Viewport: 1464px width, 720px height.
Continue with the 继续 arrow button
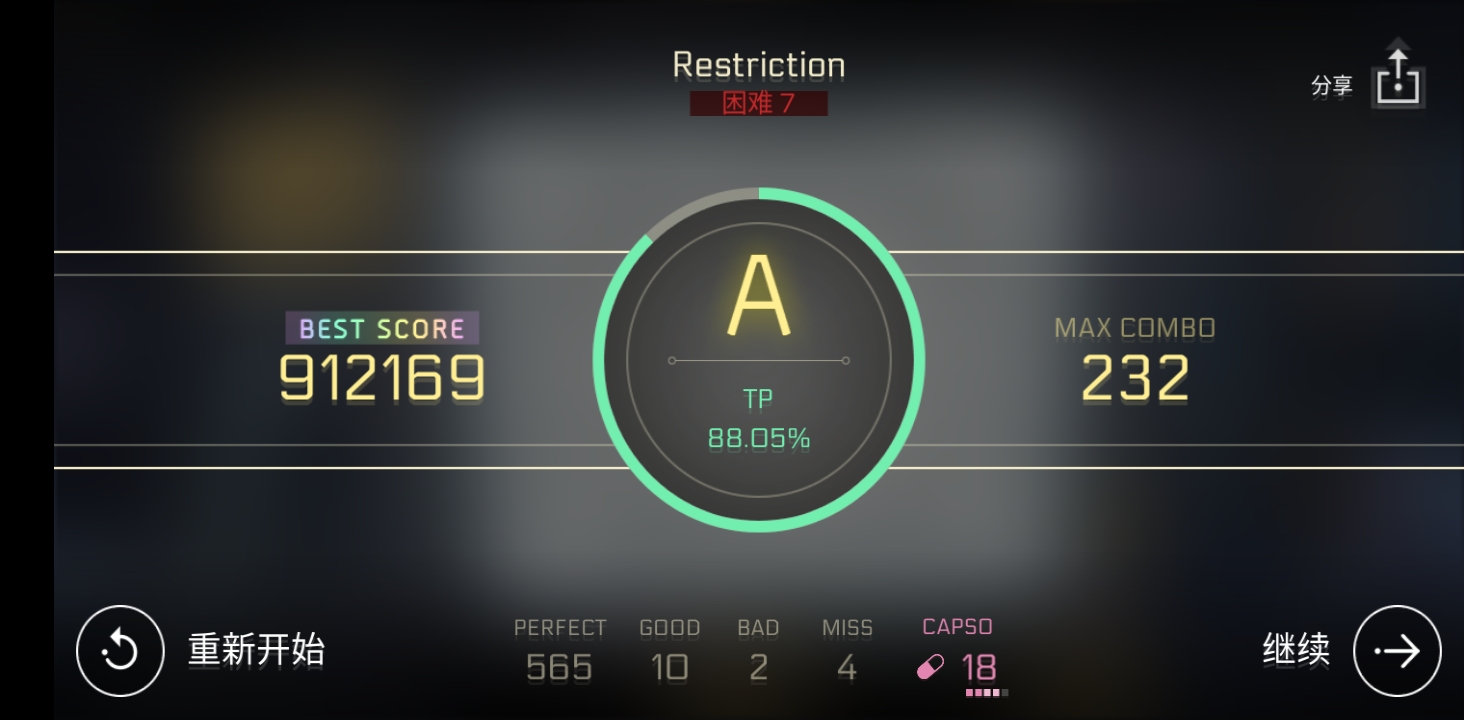[1397, 651]
